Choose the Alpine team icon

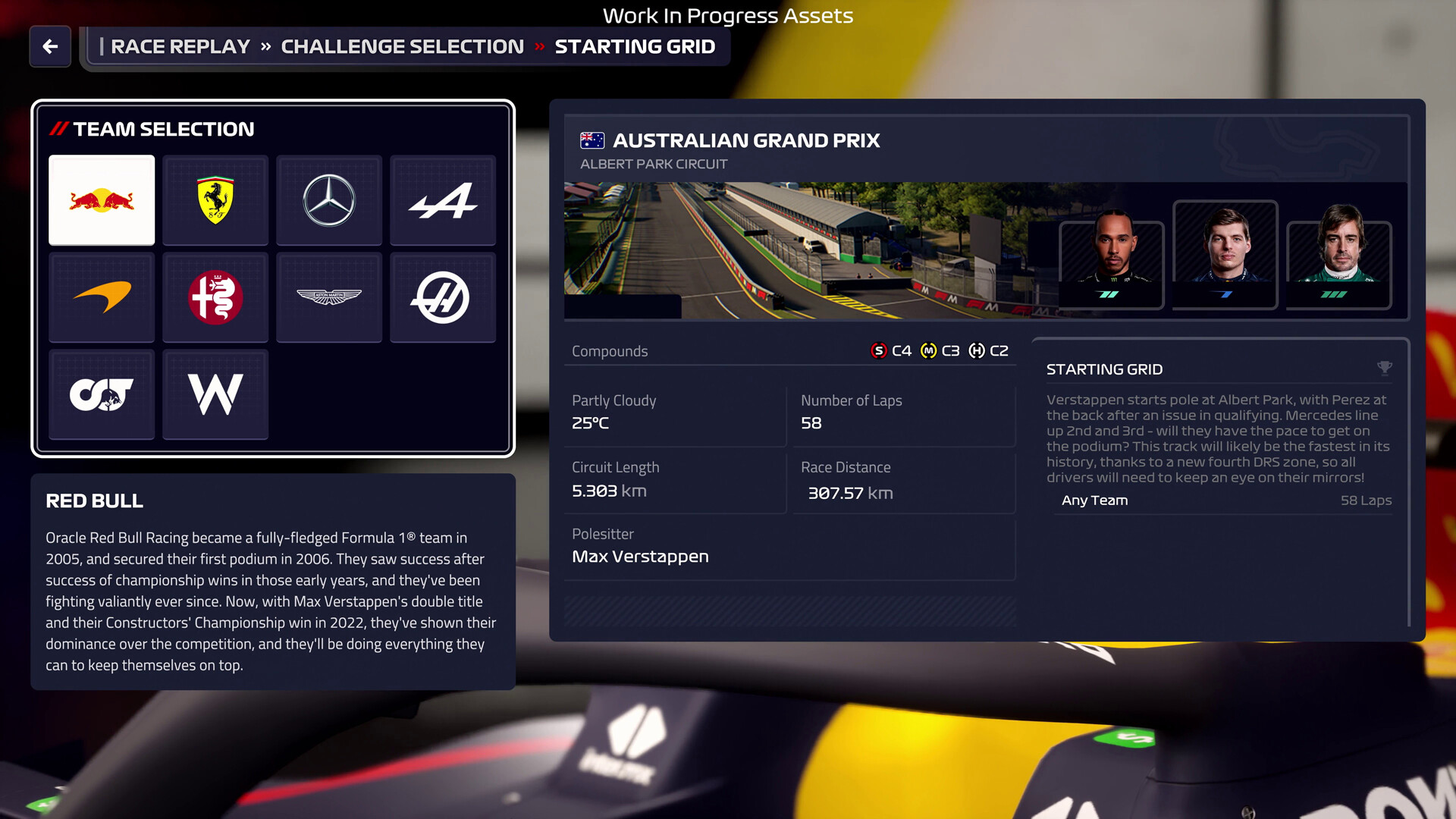(x=443, y=200)
